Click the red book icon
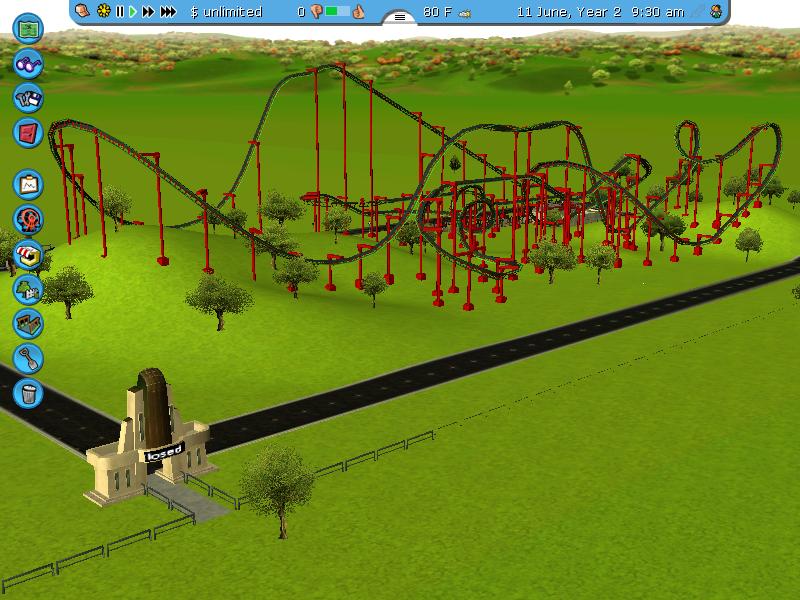The image size is (800, 600). pos(29,131)
